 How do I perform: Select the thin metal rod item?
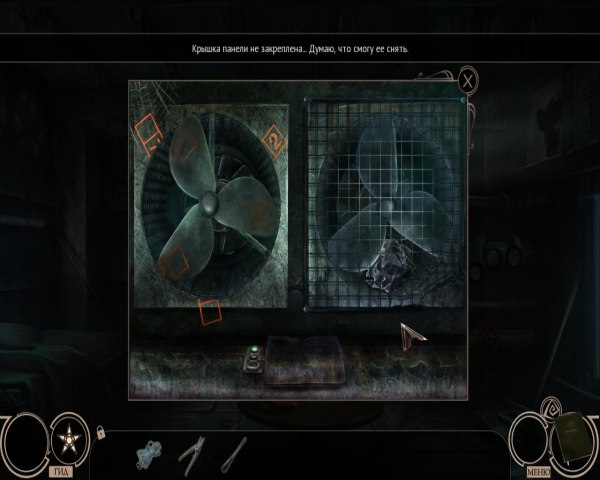[234, 454]
